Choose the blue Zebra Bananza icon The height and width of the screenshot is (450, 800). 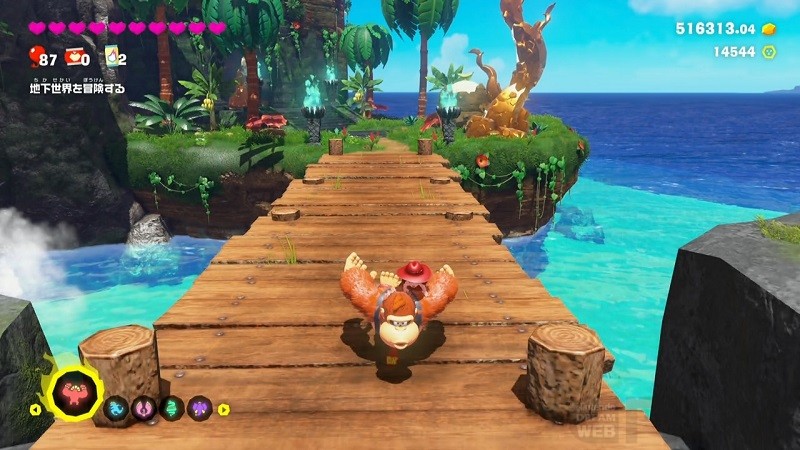(x=116, y=408)
